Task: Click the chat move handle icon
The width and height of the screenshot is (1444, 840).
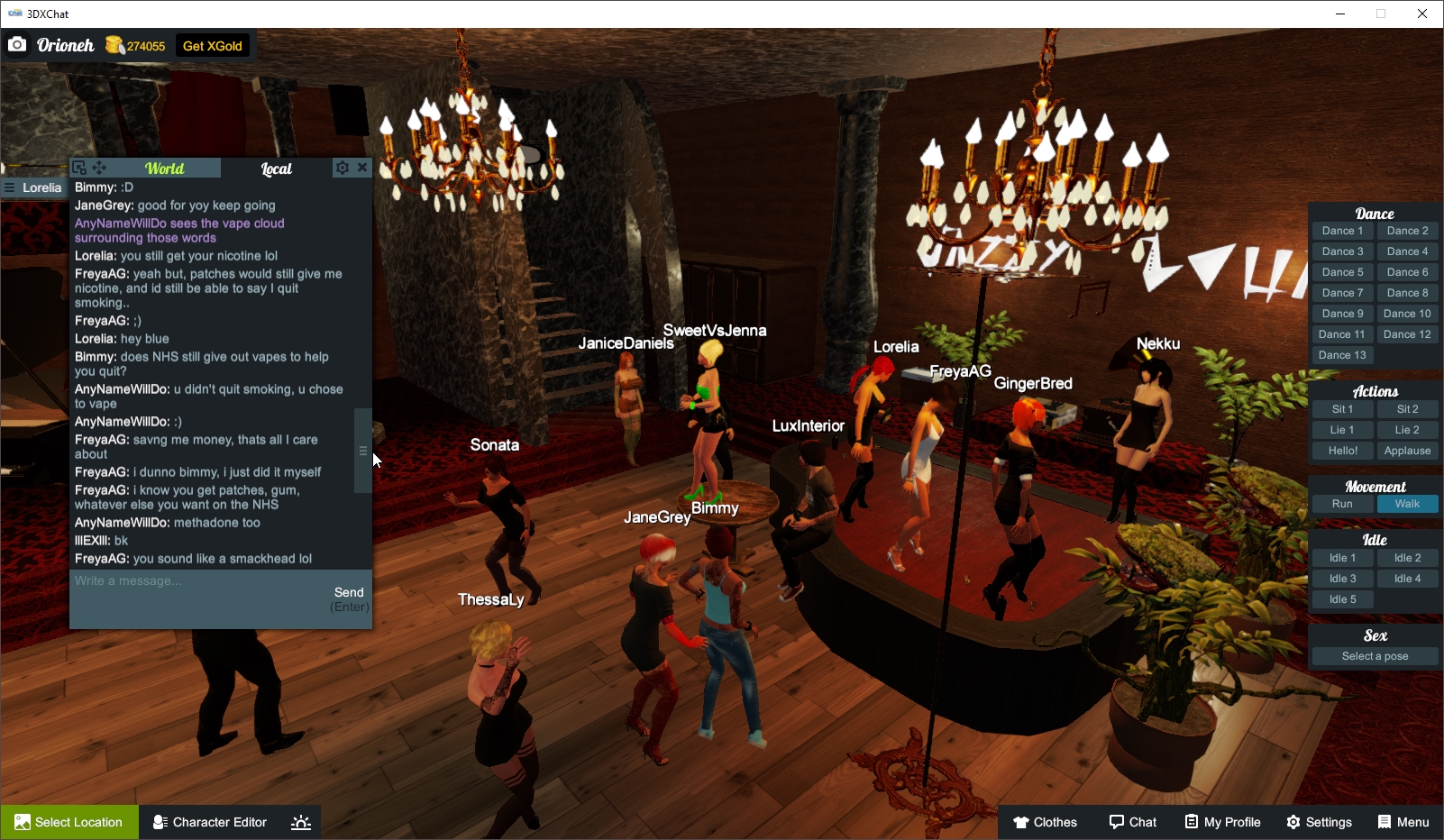Action: (x=99, y=167)
